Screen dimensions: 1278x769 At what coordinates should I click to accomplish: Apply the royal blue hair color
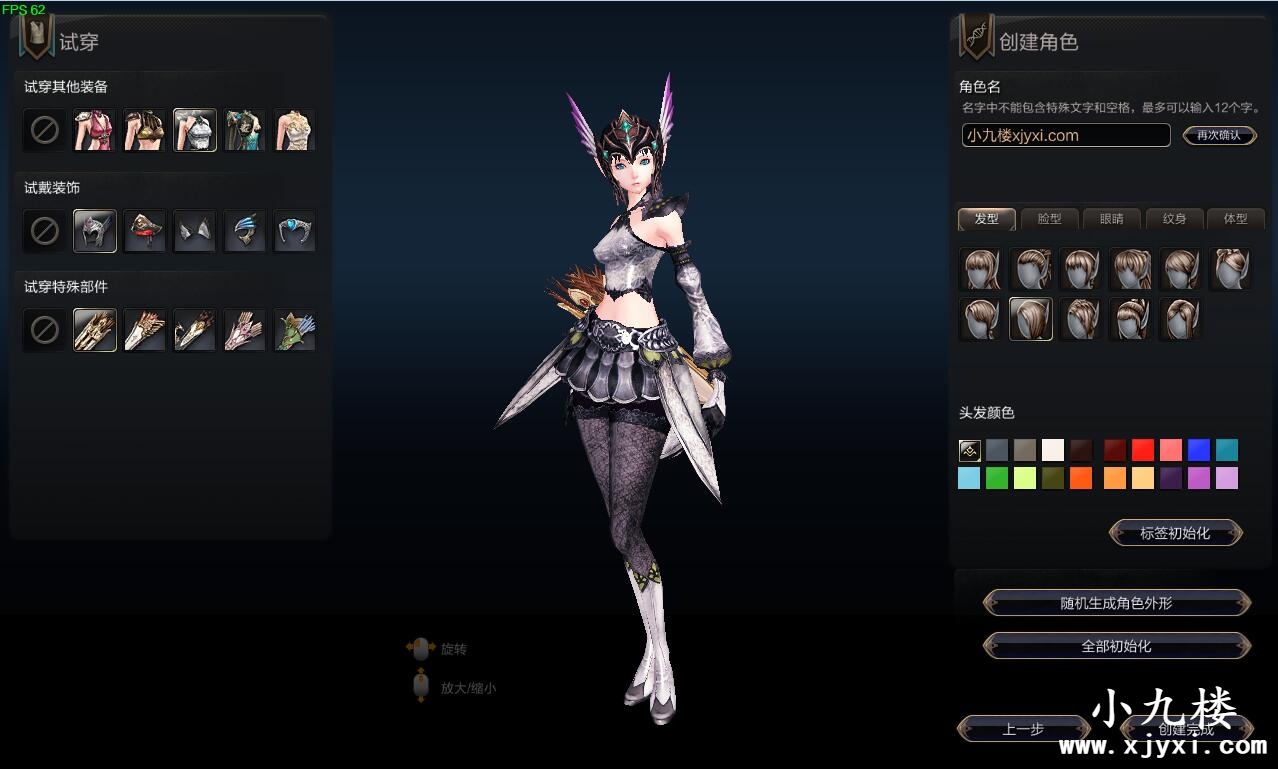[x=1198, y=450]
